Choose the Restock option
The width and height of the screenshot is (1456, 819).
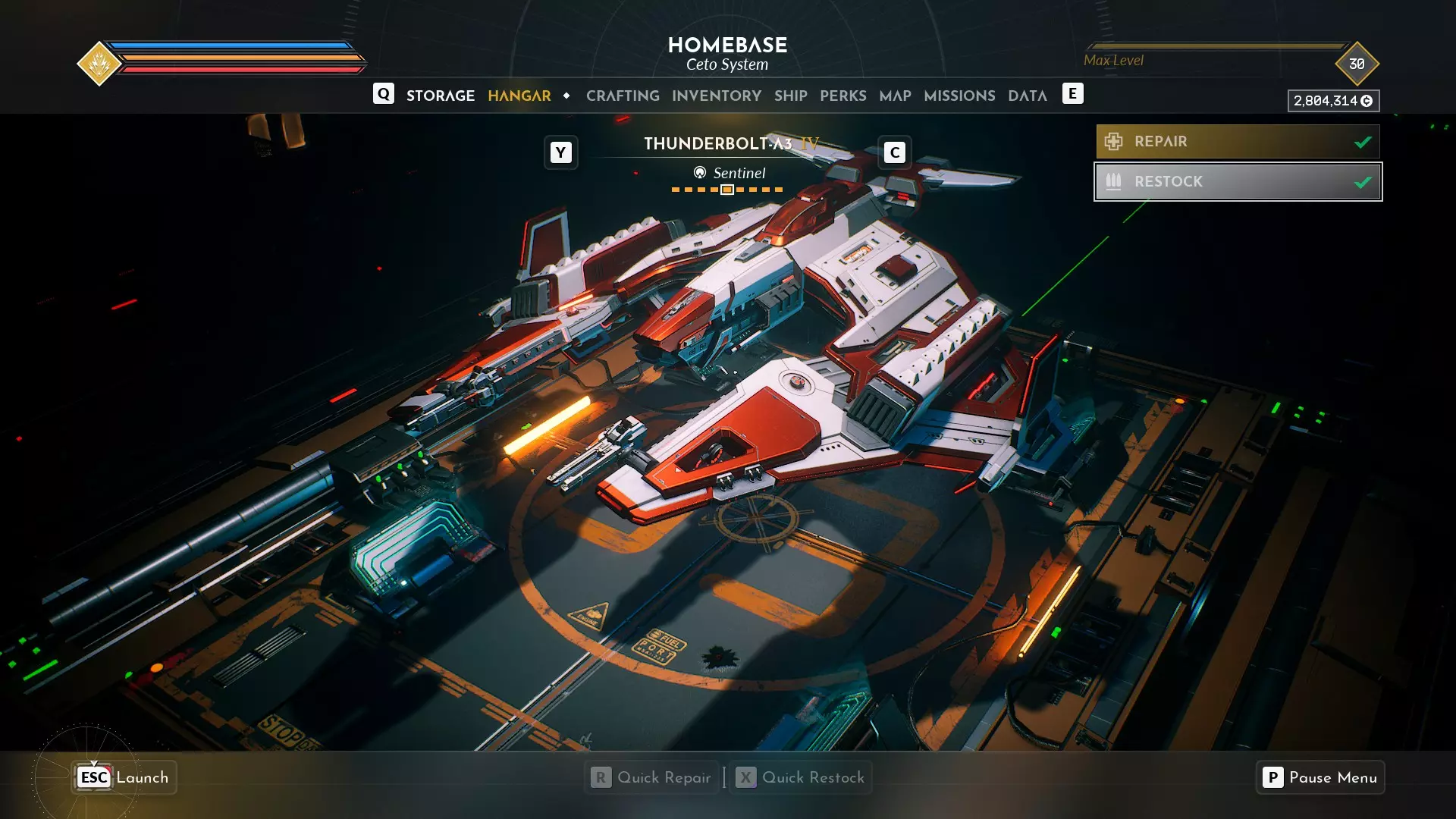pyautogui.click(x=1237, y=182)
